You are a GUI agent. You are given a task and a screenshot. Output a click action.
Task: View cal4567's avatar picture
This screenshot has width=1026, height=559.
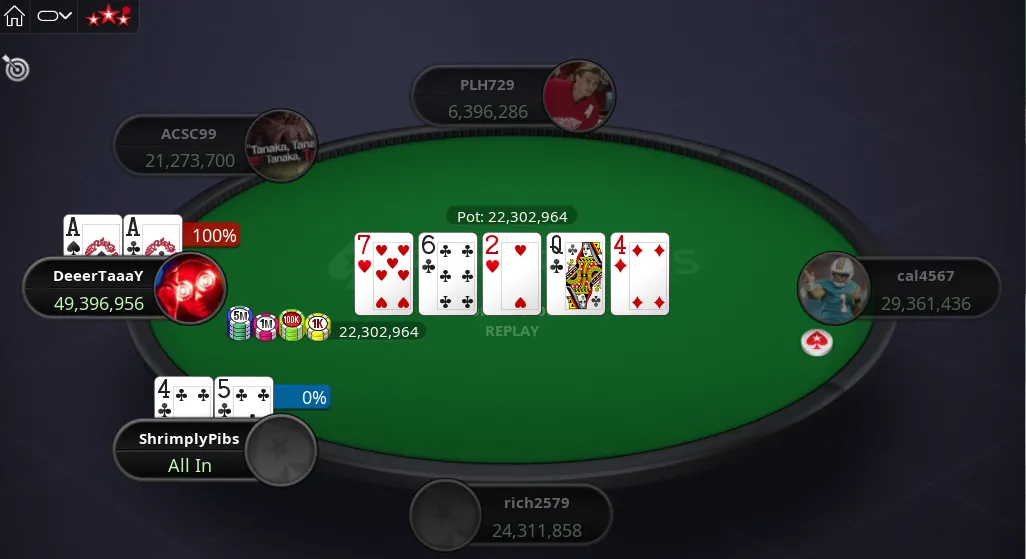[x=833, y=288]
